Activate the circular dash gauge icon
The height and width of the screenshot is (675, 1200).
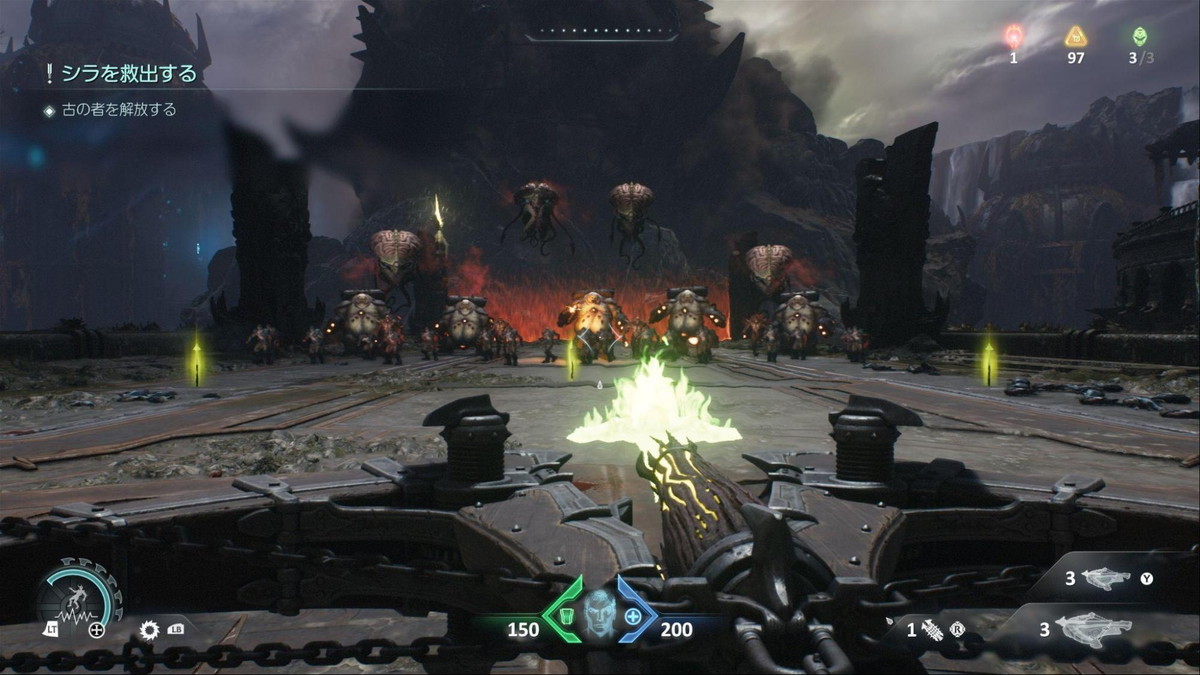pos(78,596)
